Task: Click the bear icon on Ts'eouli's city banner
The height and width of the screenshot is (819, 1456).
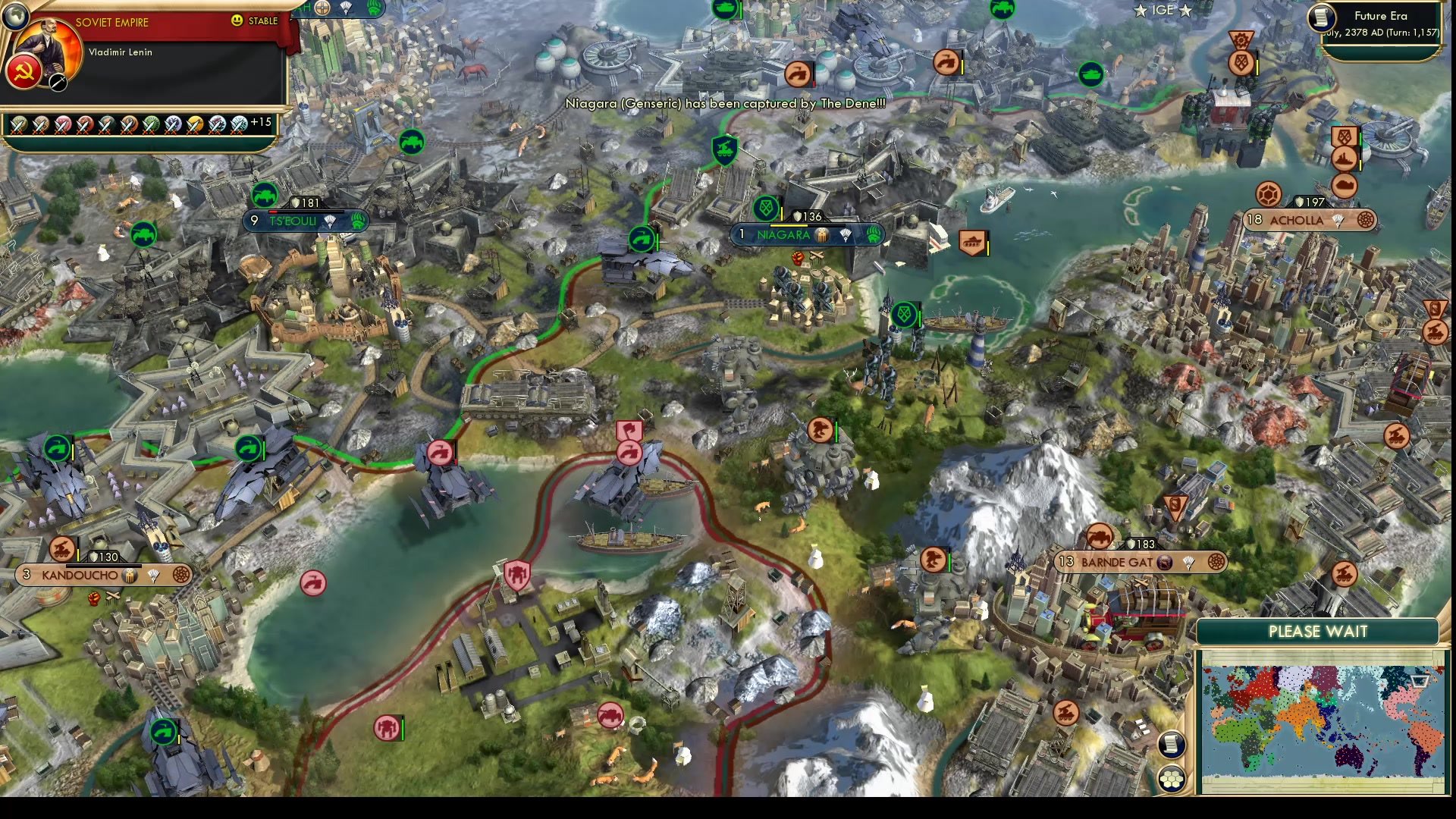Action: [x=359, y=221]
